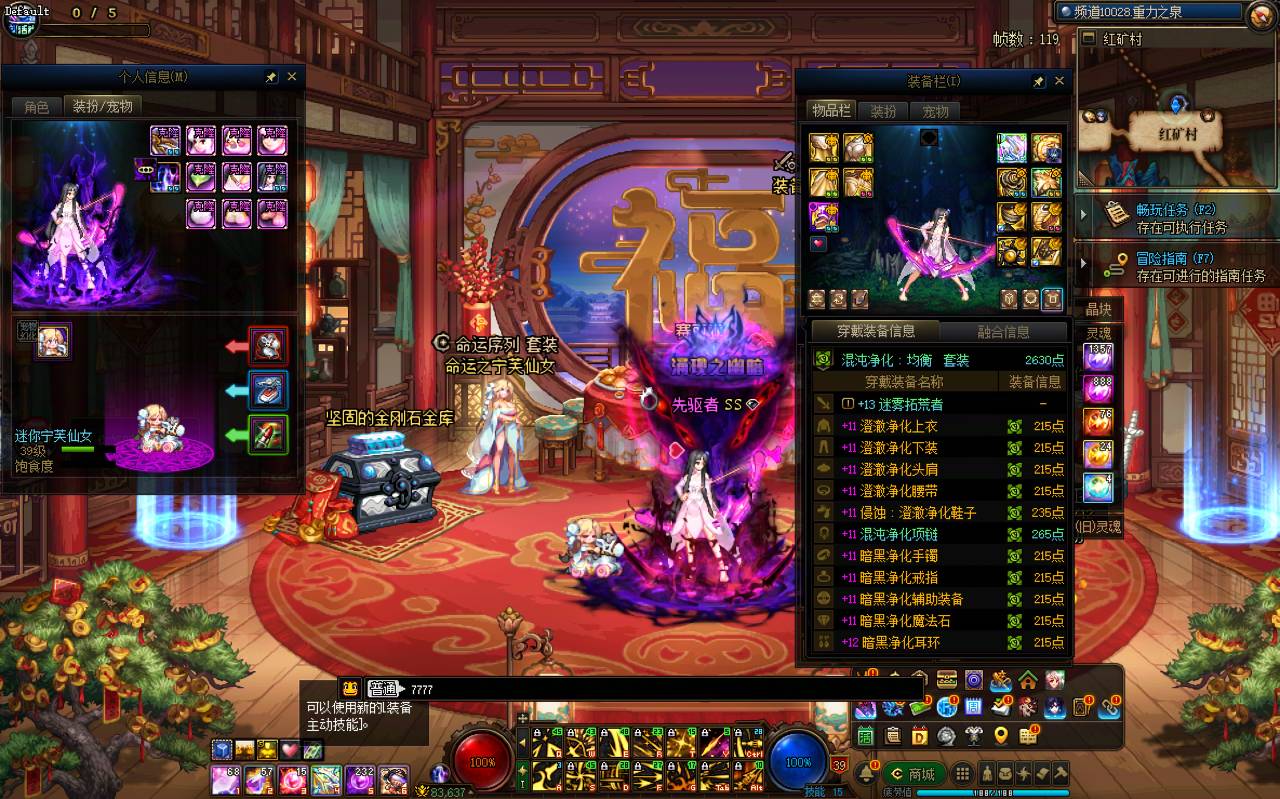Screen dimensions: 1280x799
Task: Click the green house icon
Action: click(x=1028, y=681)
